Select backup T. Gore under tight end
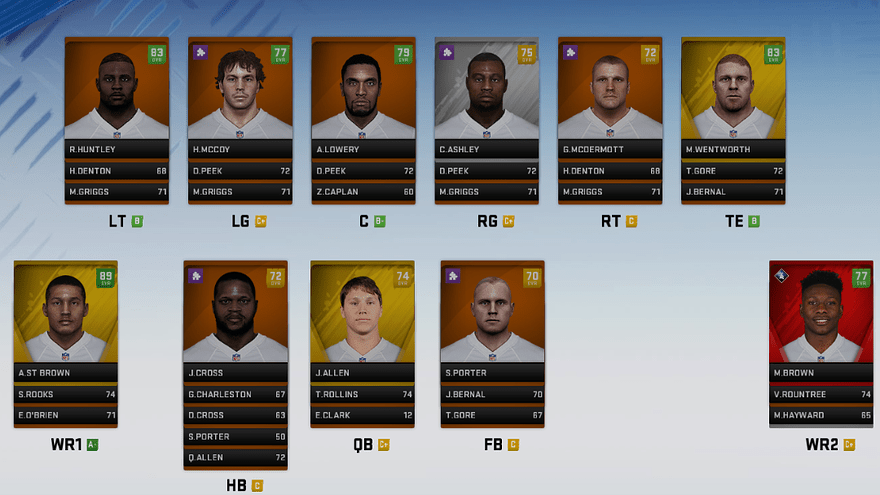This screenshot has height=495, width=880. click(733, 171)
